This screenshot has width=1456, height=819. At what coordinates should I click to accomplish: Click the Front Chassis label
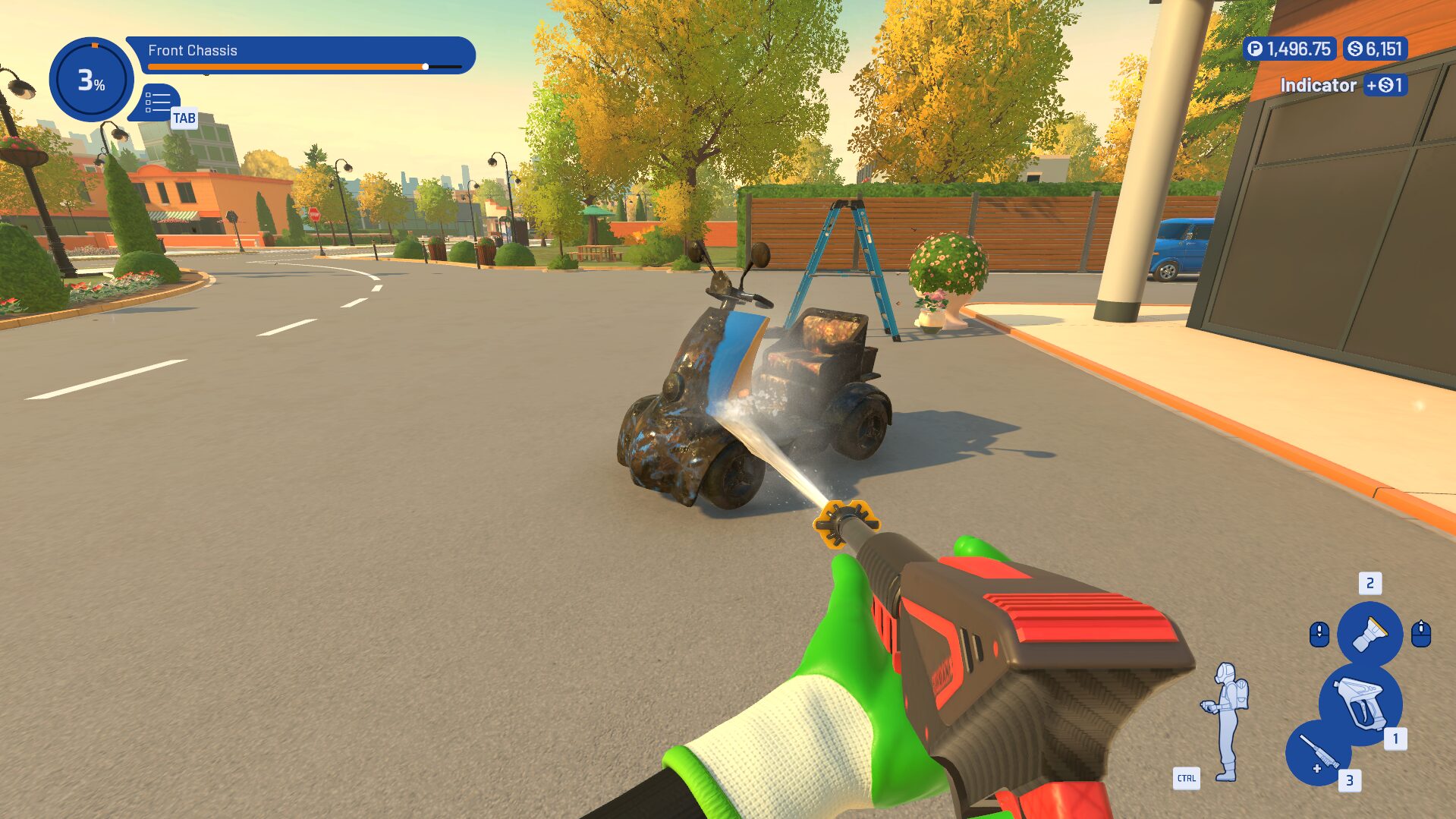[x=193, y=51]
